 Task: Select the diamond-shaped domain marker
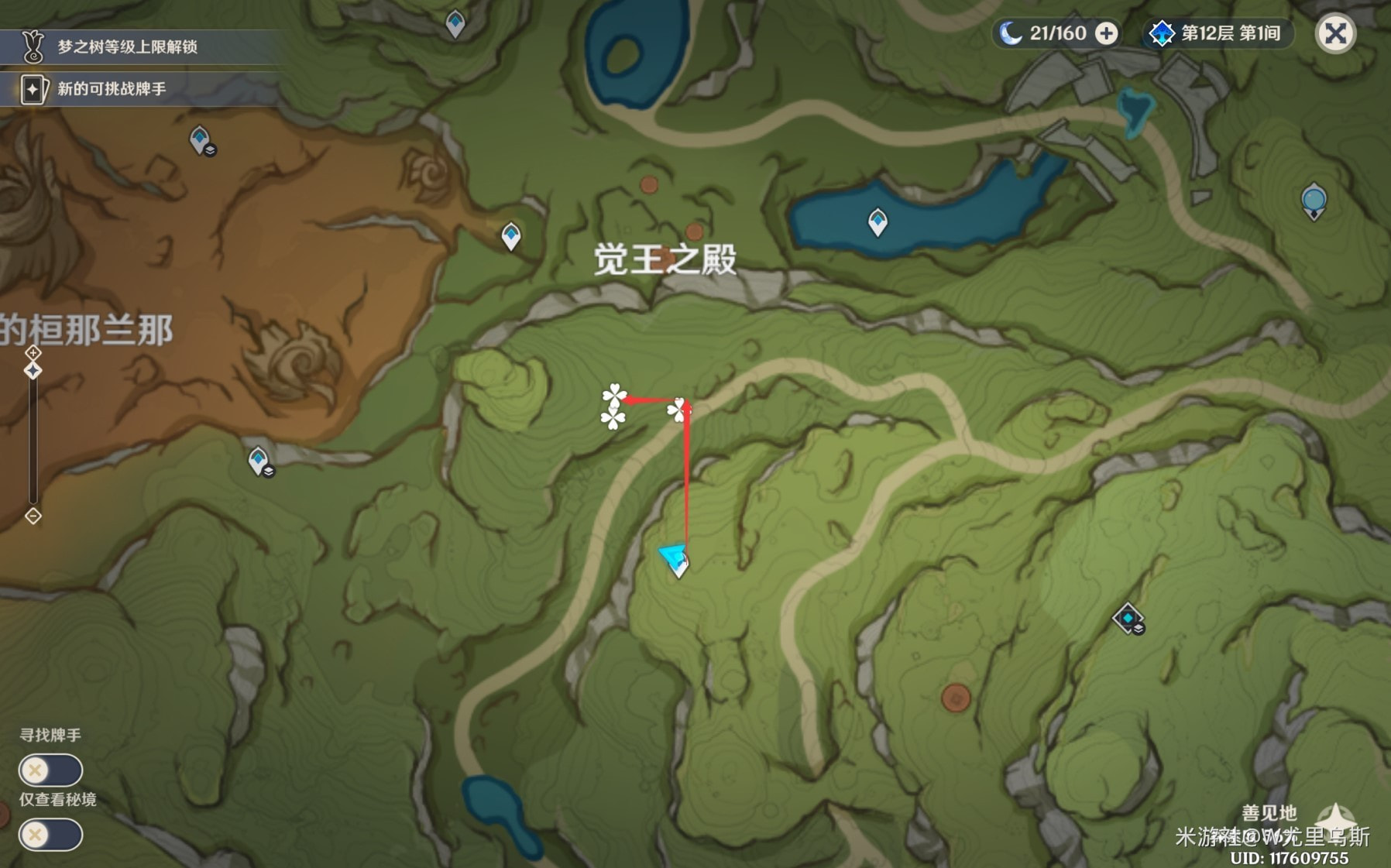[1128, 618]
